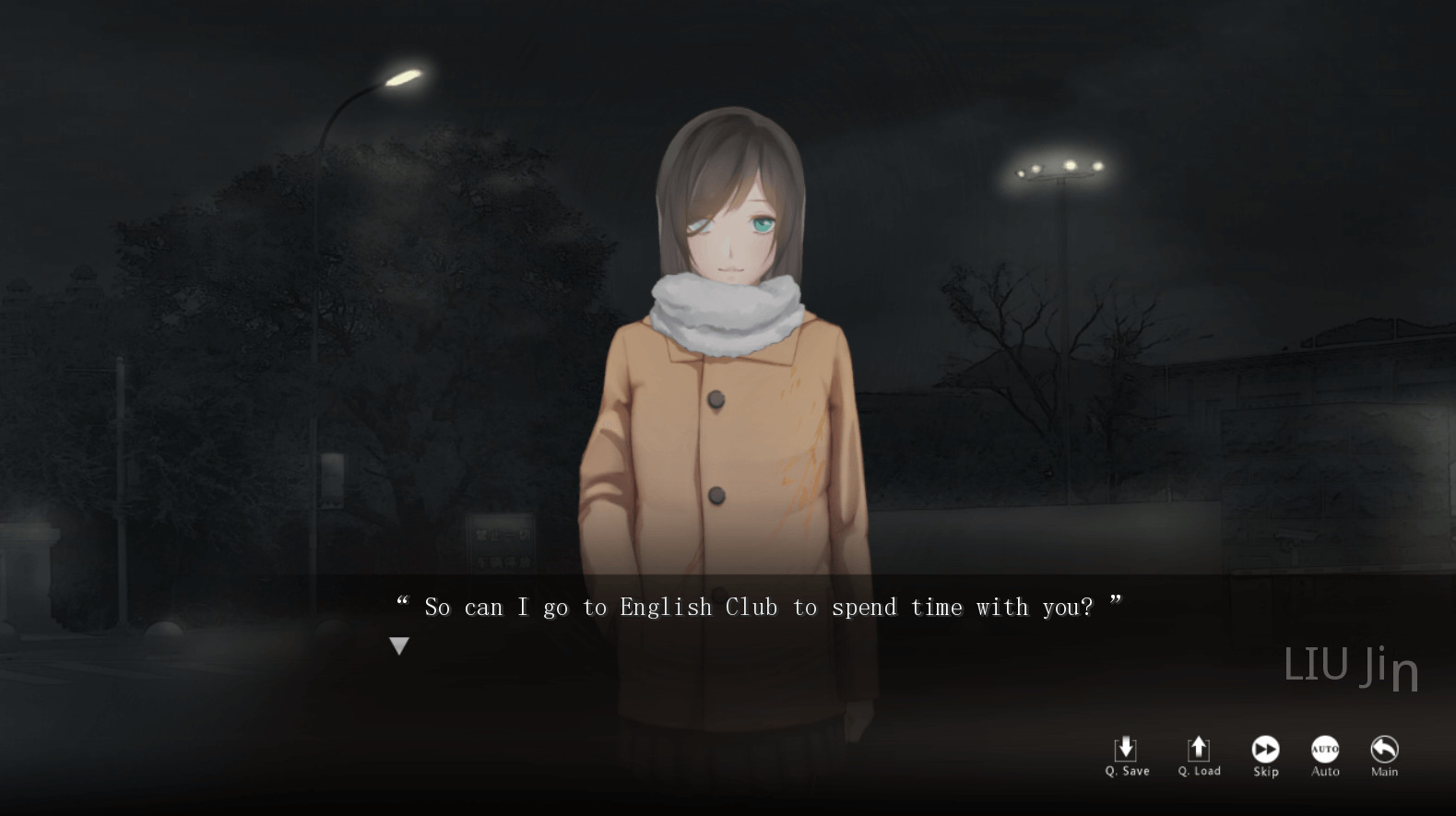Return to the Main menu
Viewport: 1456px width, 816px height.
(1383, 756)
